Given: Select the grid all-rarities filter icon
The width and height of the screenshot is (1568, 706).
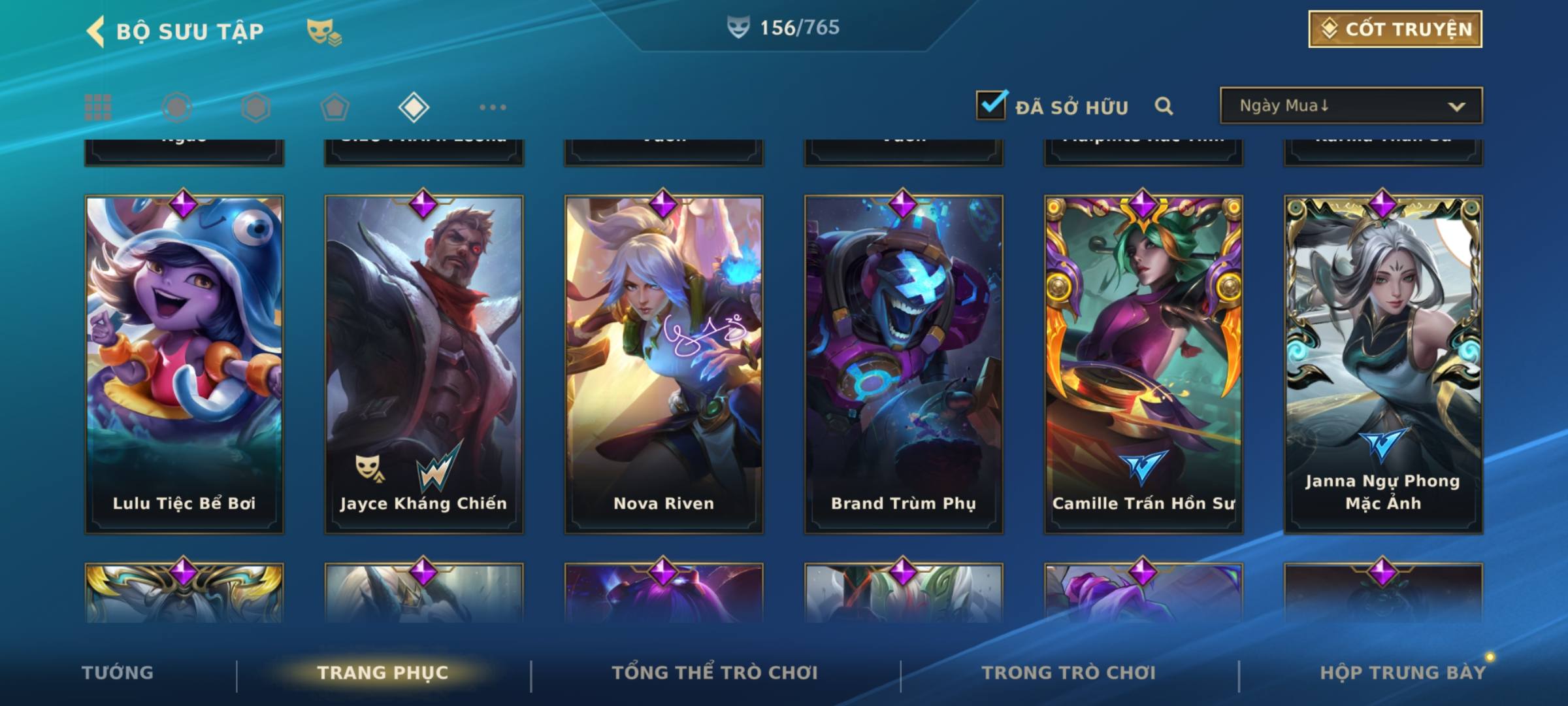Looking at the screenshot, I should 98,107.
